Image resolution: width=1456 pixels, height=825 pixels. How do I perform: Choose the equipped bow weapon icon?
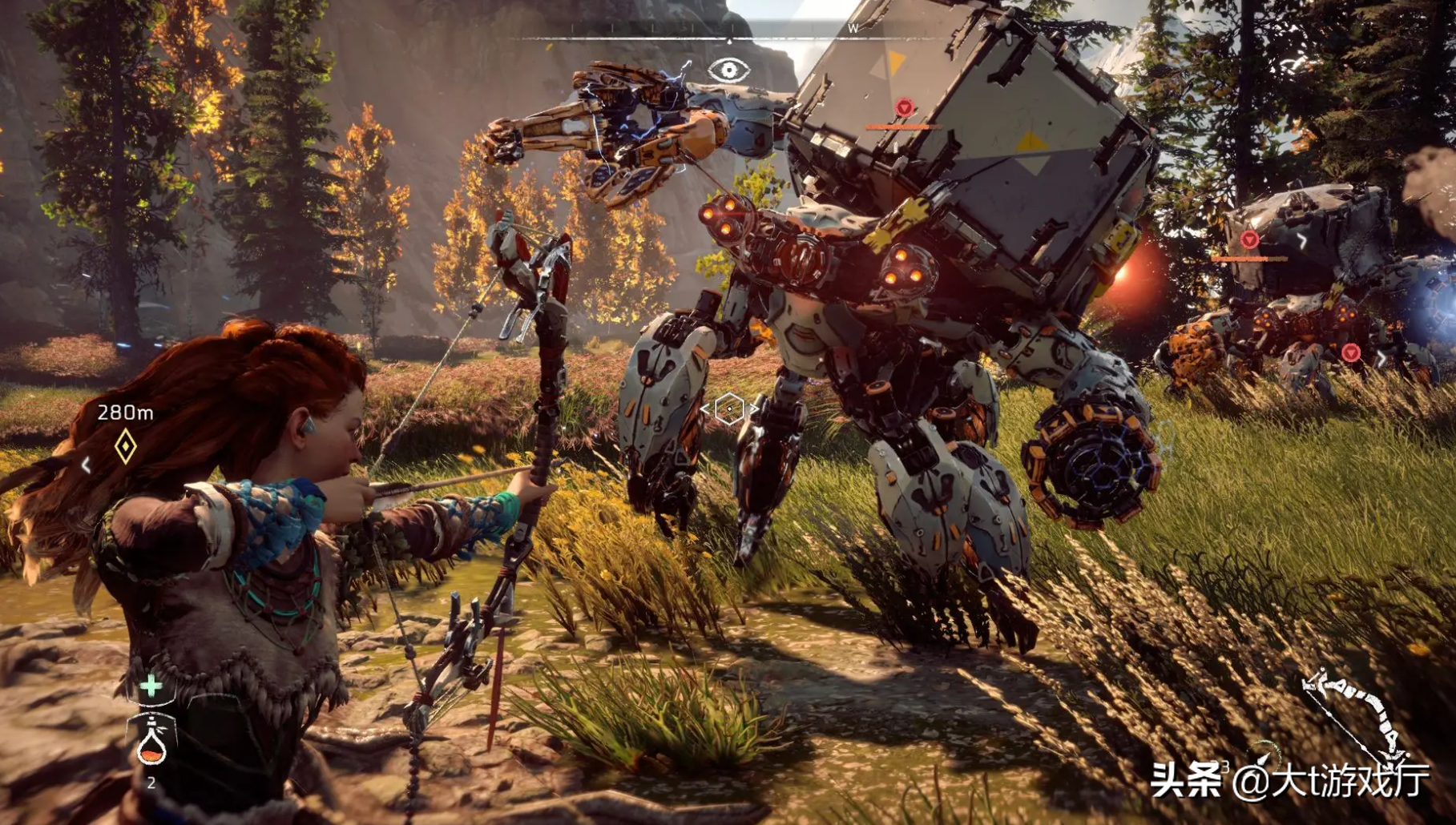pos(1354,715)
